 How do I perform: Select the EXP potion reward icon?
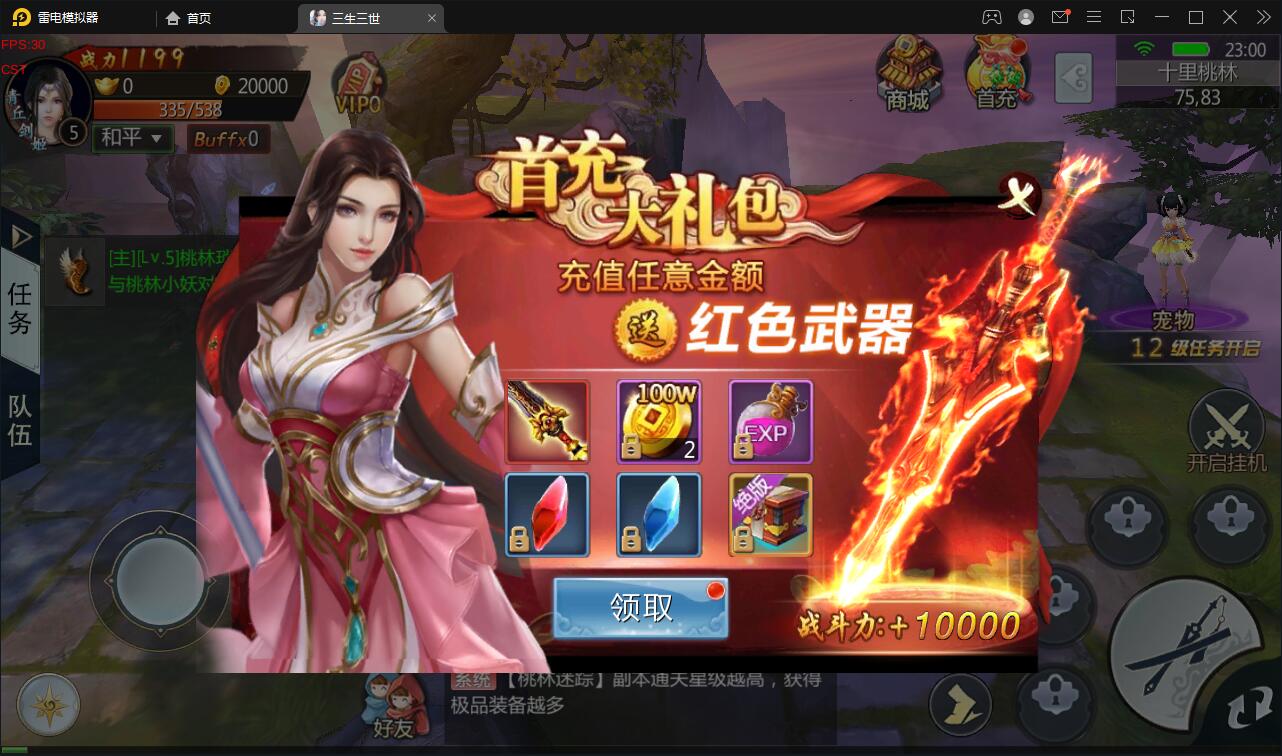pos(770,422)
